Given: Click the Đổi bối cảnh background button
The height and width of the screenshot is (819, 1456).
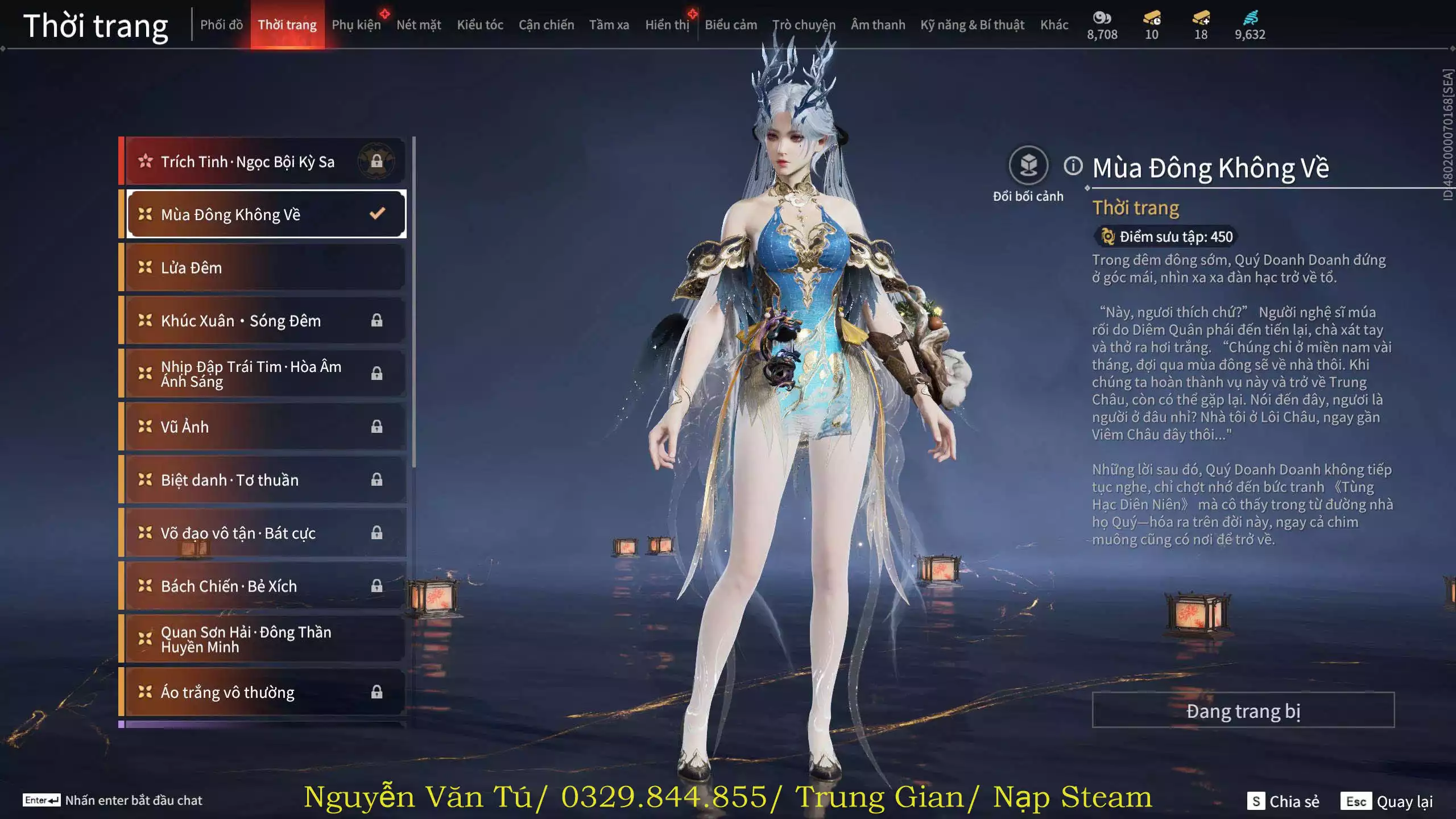Looking at the screenshot, I should tap(1028, 166).
